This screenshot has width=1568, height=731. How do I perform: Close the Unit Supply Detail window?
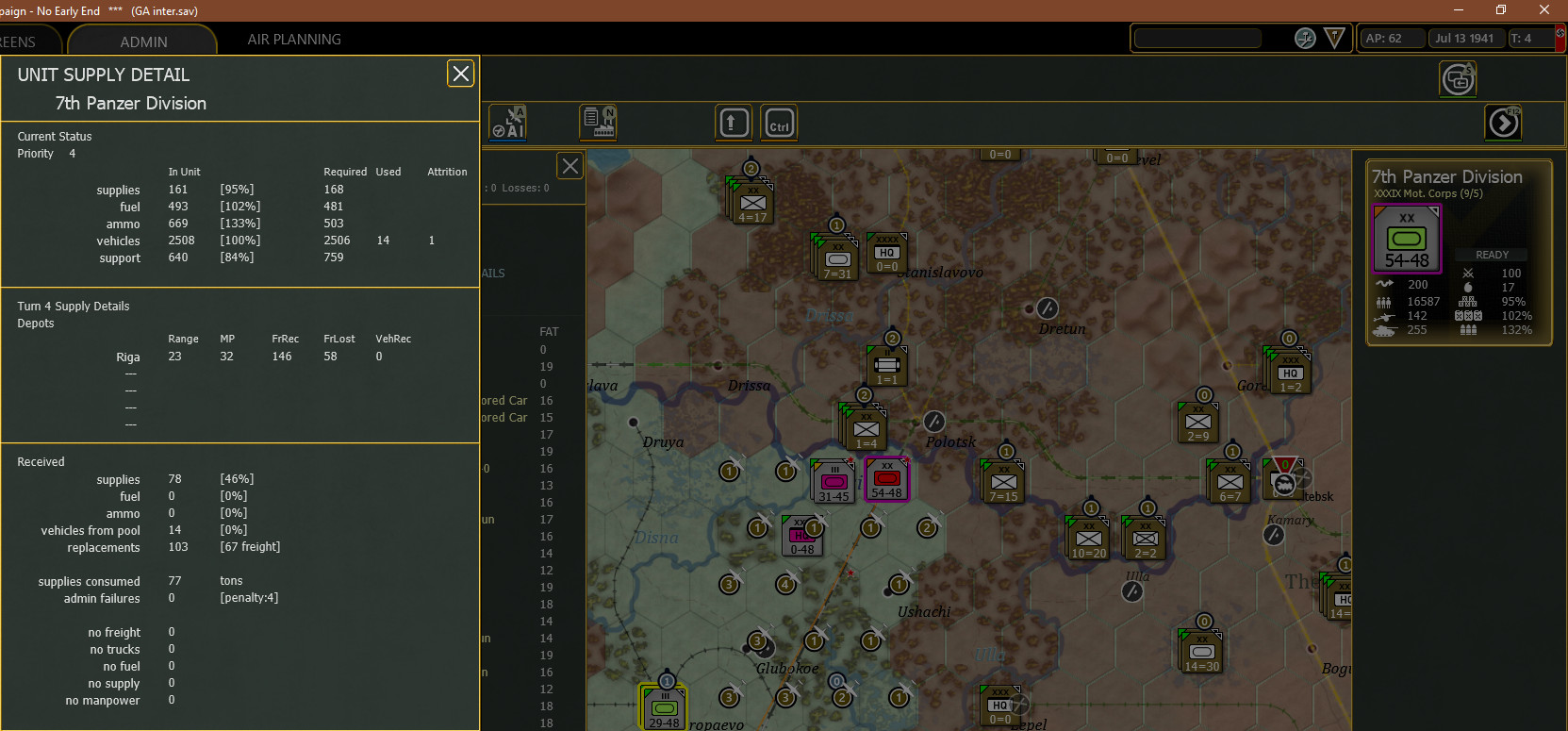click(x=460, y=73)
